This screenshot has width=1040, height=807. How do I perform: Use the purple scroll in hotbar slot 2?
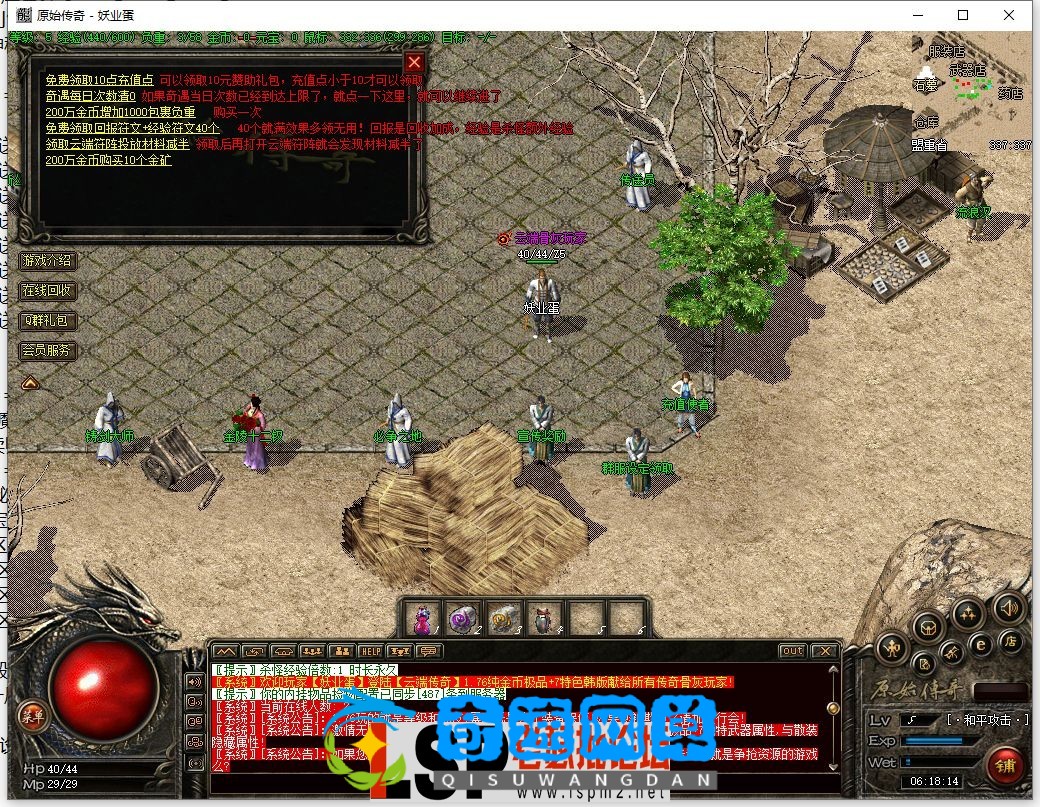coord(461,619)
